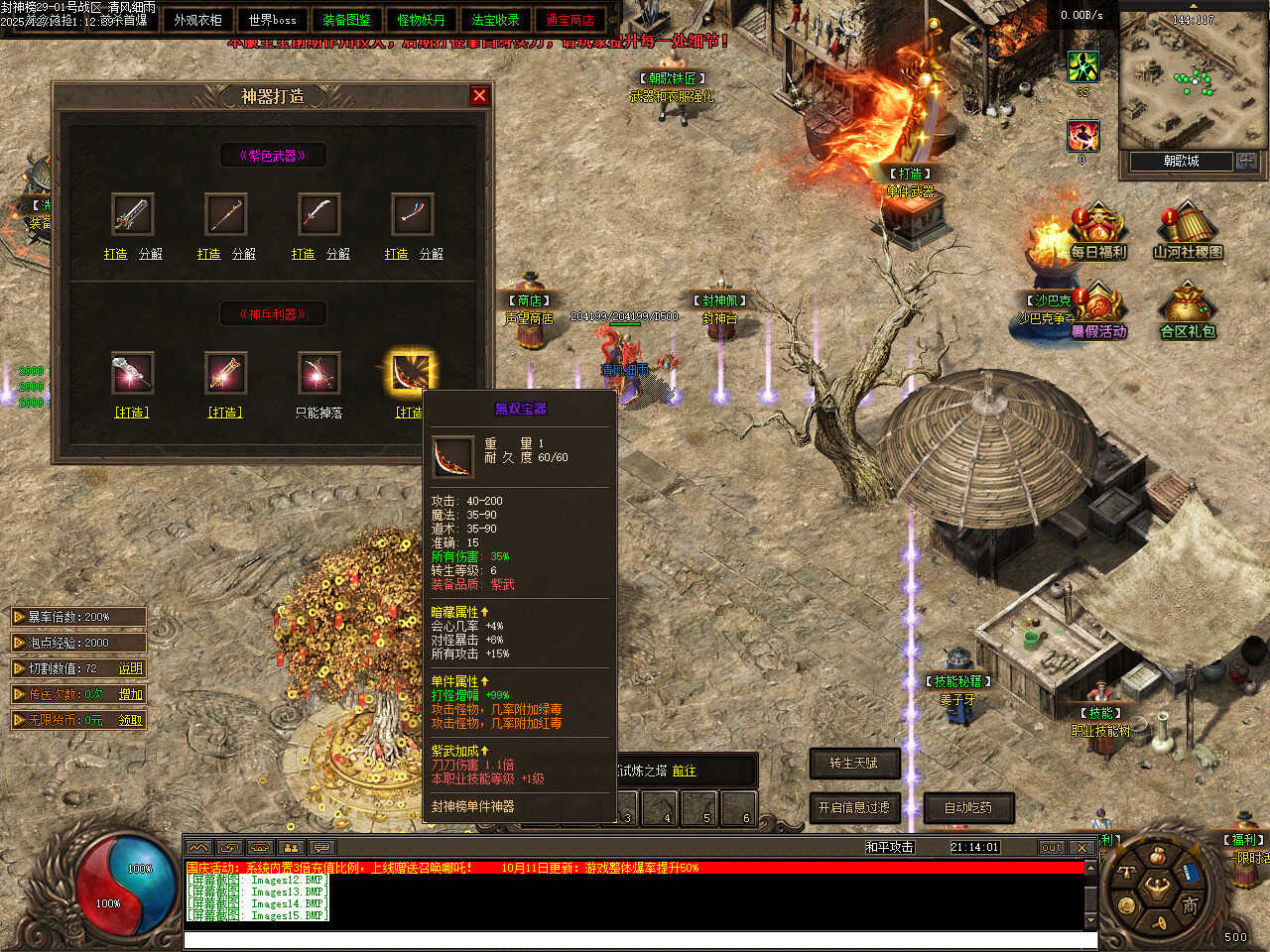
Task: Open the 法宝收录 menu
Action: click(495, 20)
